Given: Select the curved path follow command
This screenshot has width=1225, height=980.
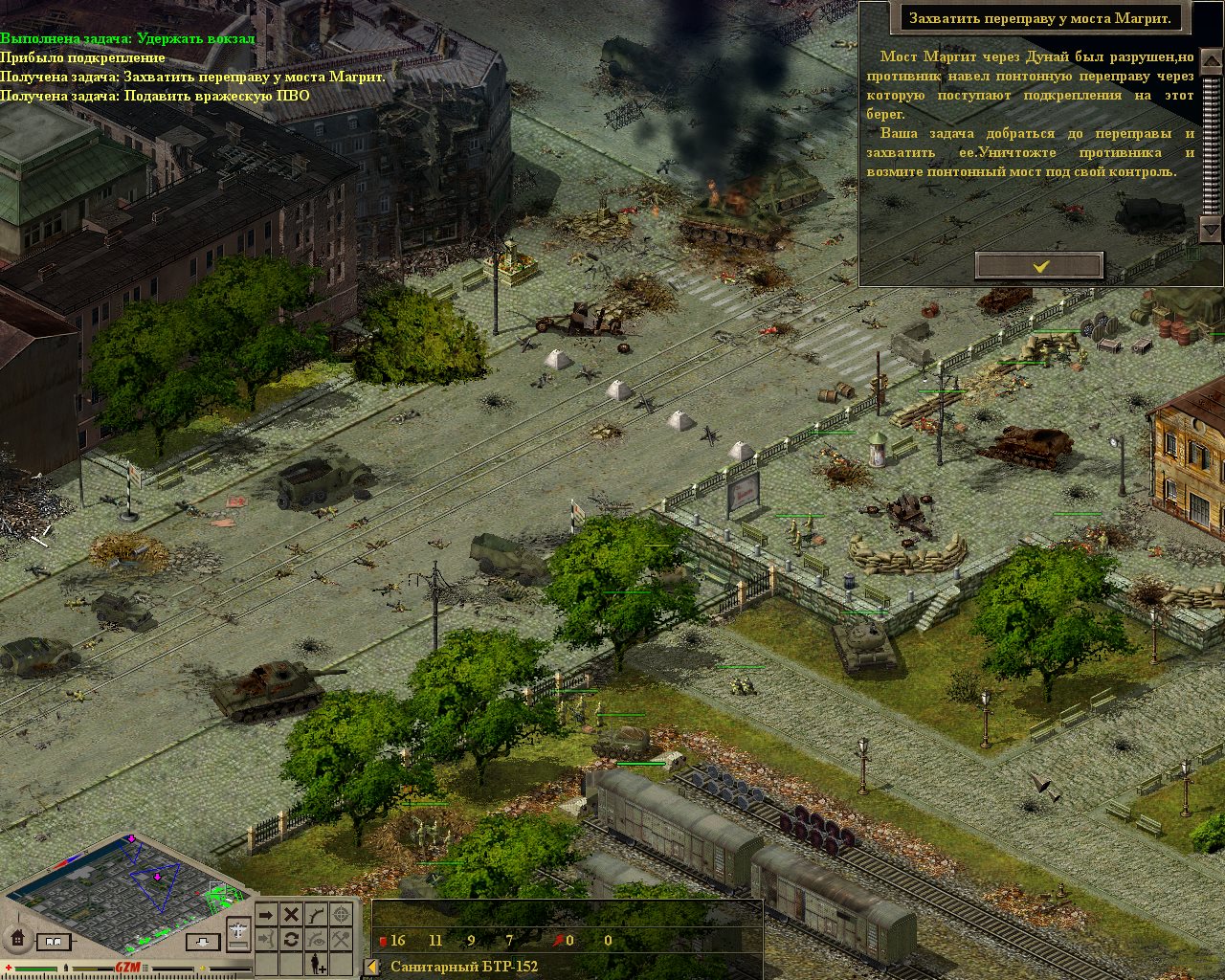Looking at the screenshot, I should click(316, 916).
